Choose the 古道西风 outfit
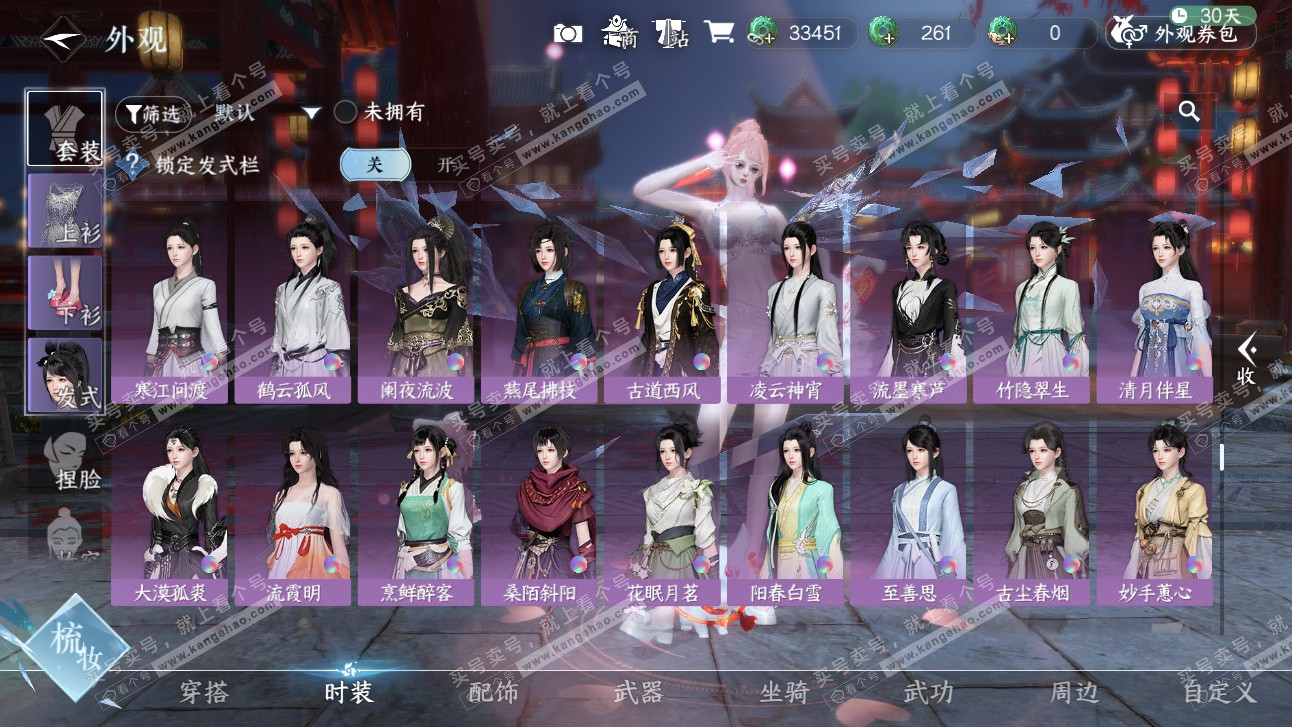 (663, 310)
